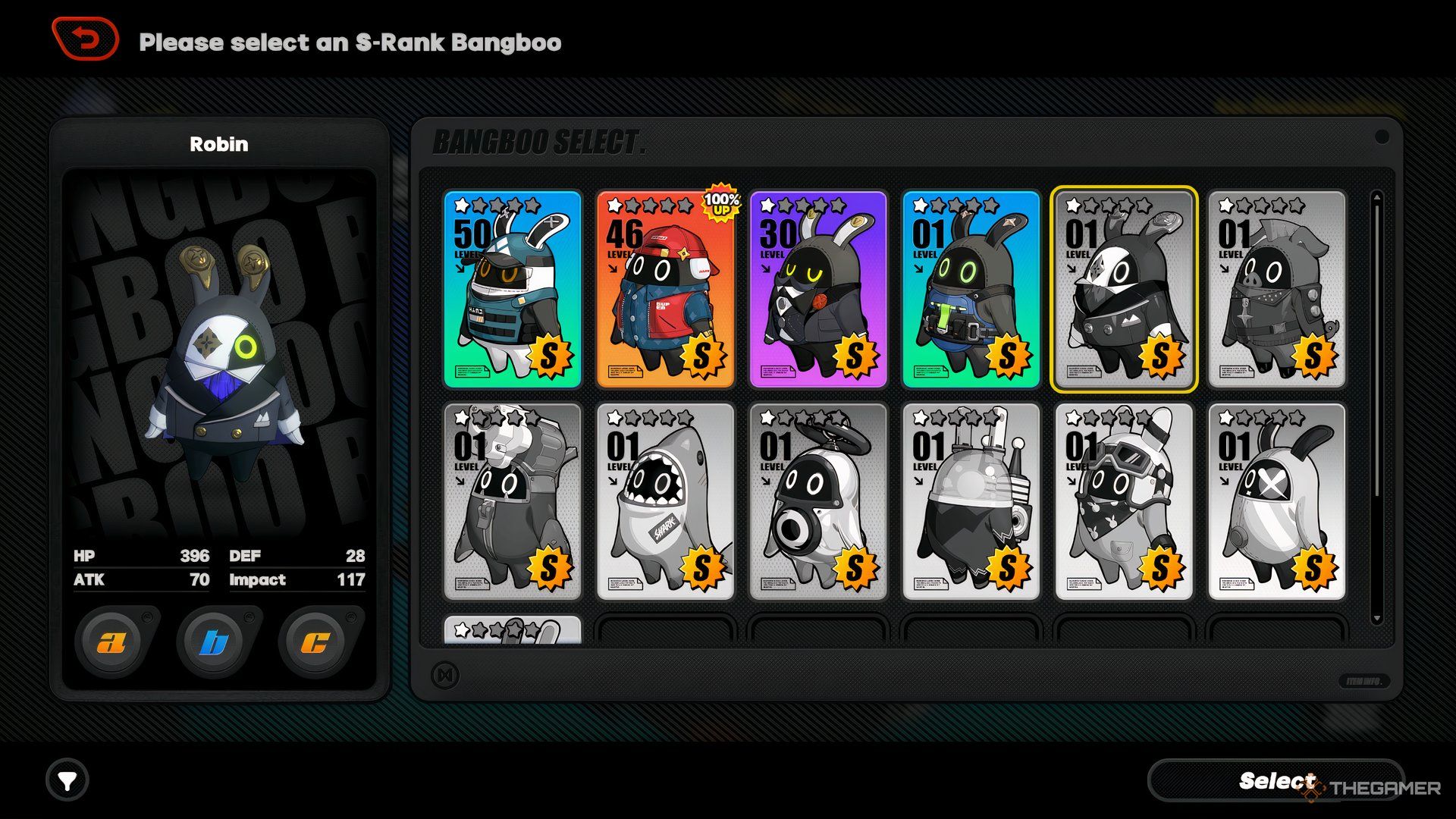Screen dimensions: 1456x819
Task: Click the Bangboo list scrollbar
Action: click(x=1377, y=409)
